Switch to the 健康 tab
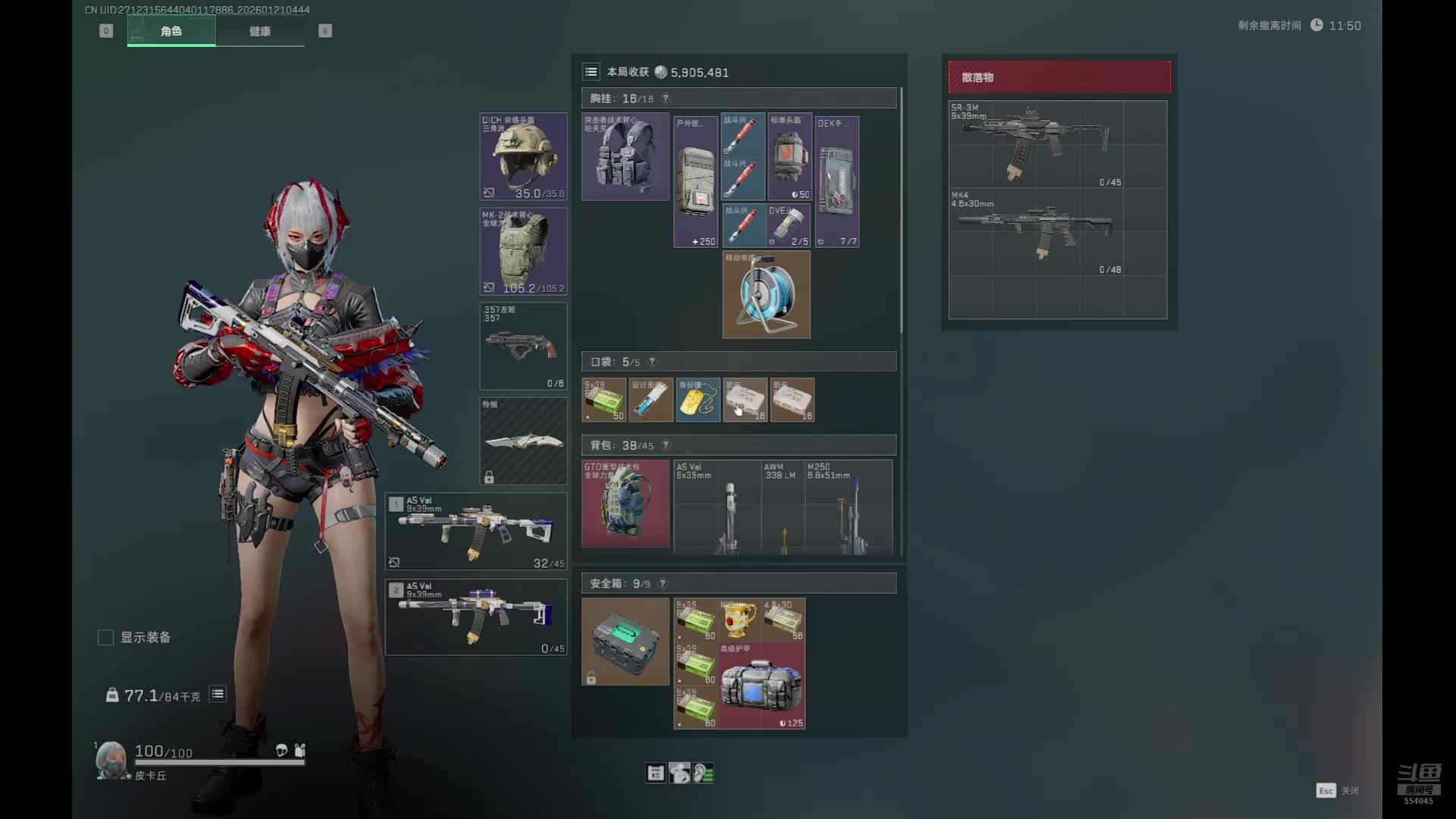The image size is (1456, 819). click(260, 31)
